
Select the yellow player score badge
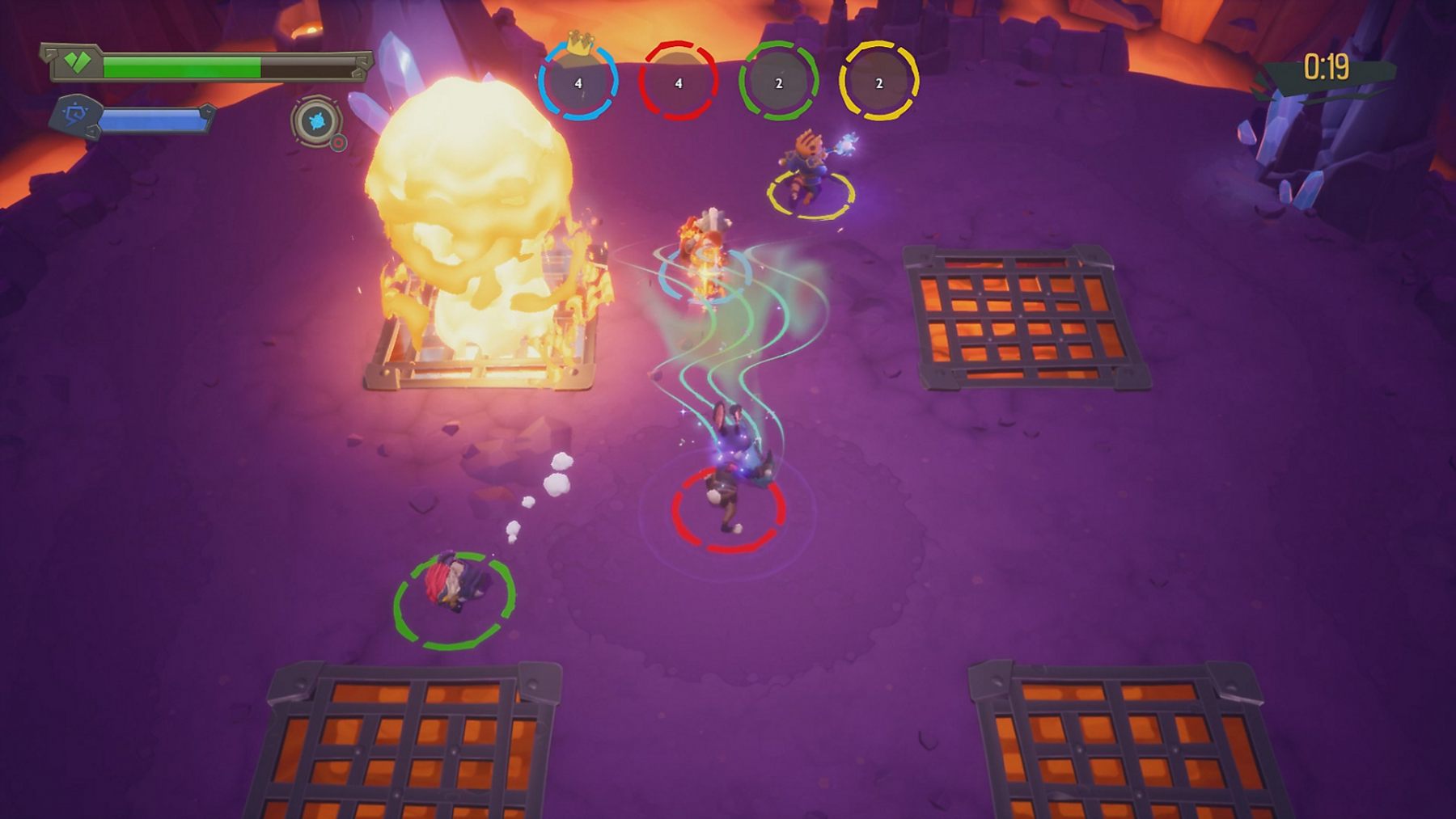pyautogui.click(x=878, y=82)
